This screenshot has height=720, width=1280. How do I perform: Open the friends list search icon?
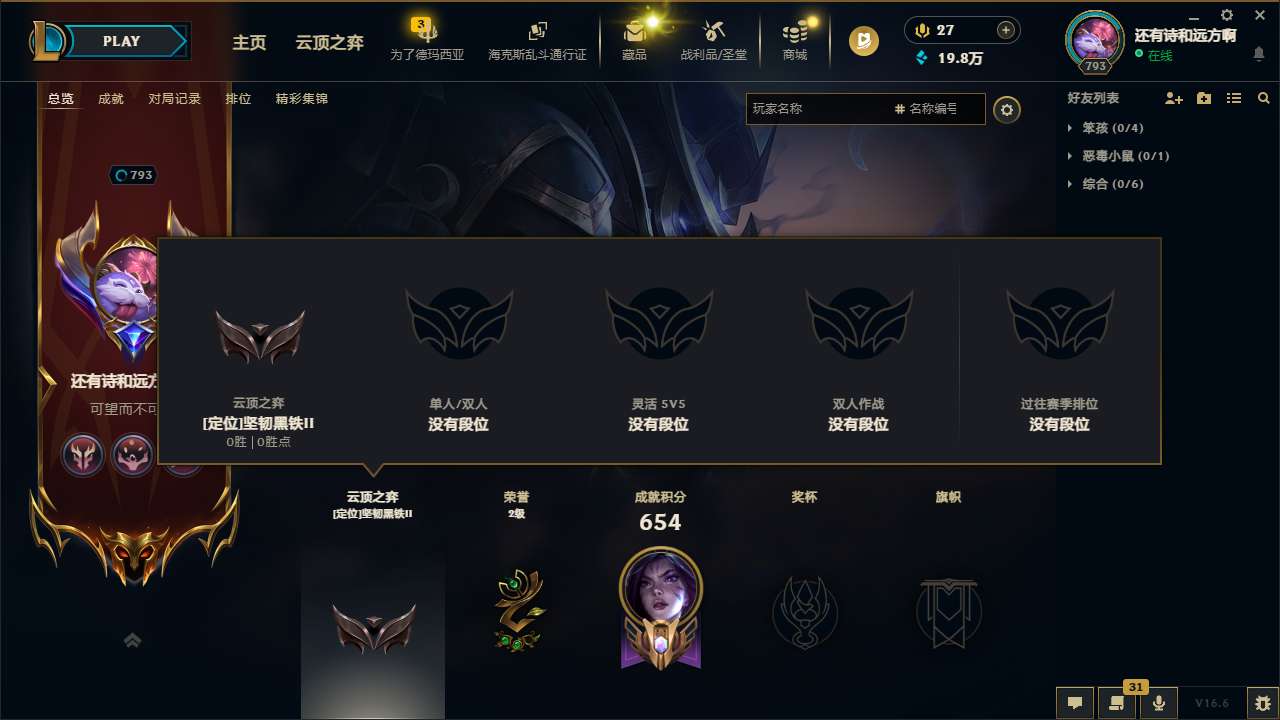pyautogui.click(x=1263, y=97)
